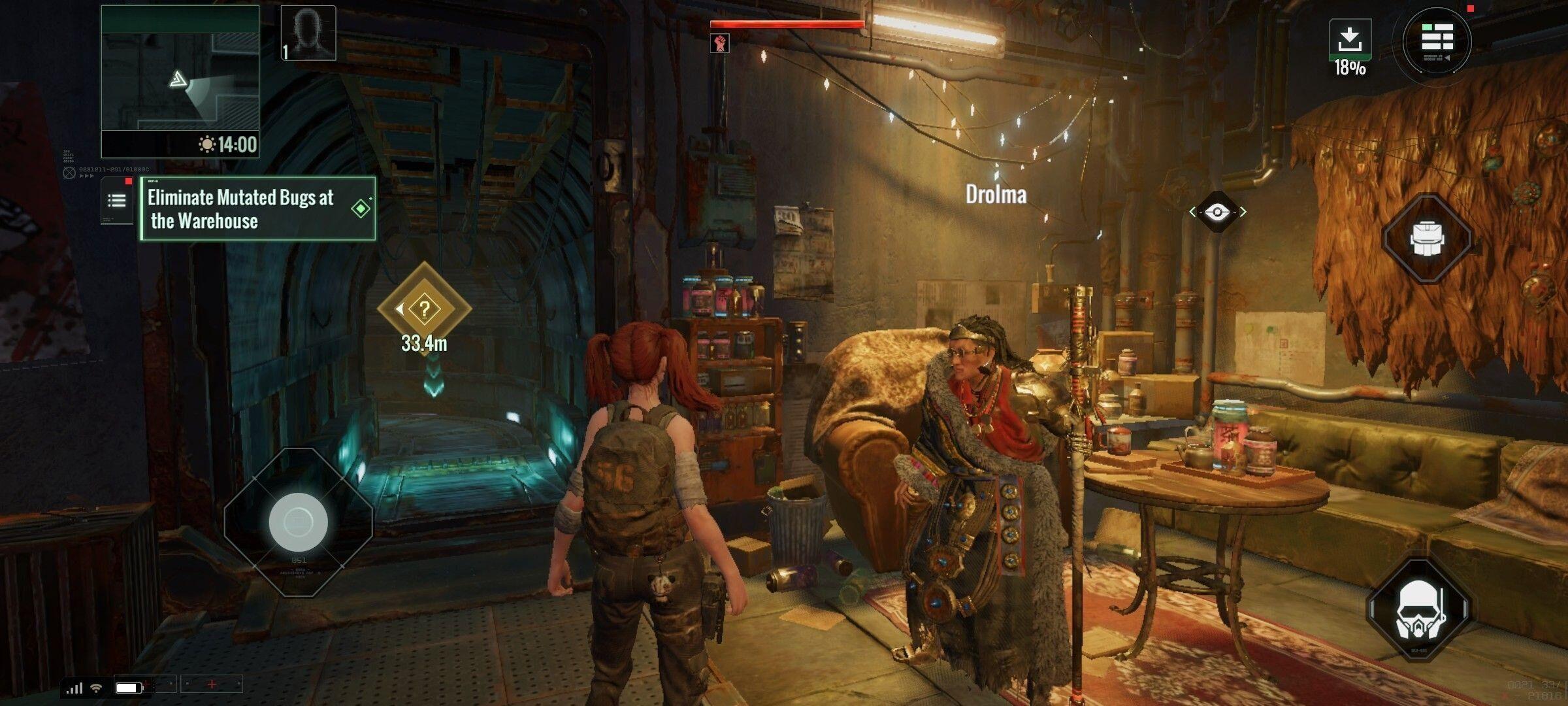
Task: Open the main menu icon
Action: 1437,41
